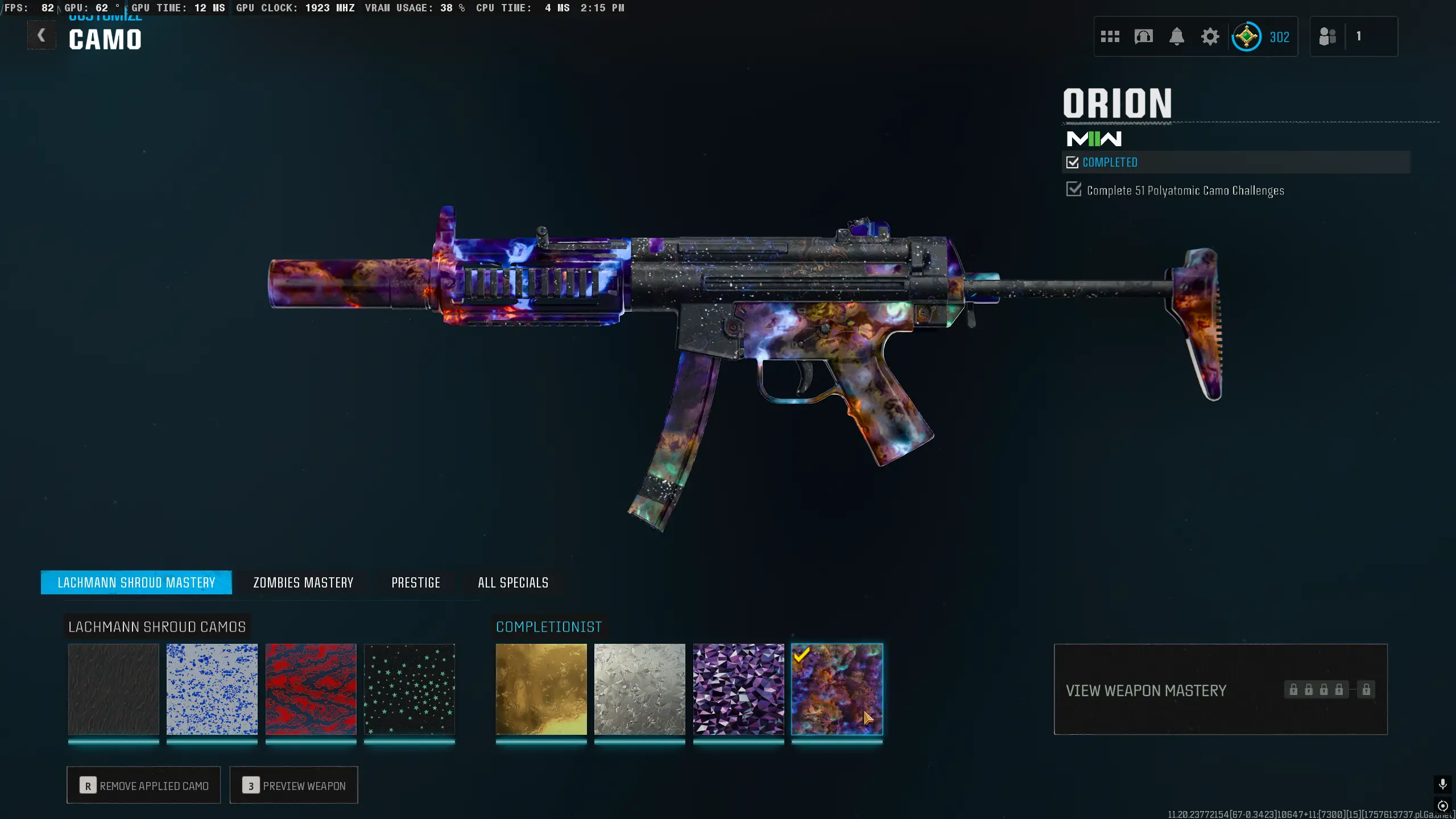Click Remove Applied Camo
1456x819 pixels.
pyautogui.click(x=144, y=785)
